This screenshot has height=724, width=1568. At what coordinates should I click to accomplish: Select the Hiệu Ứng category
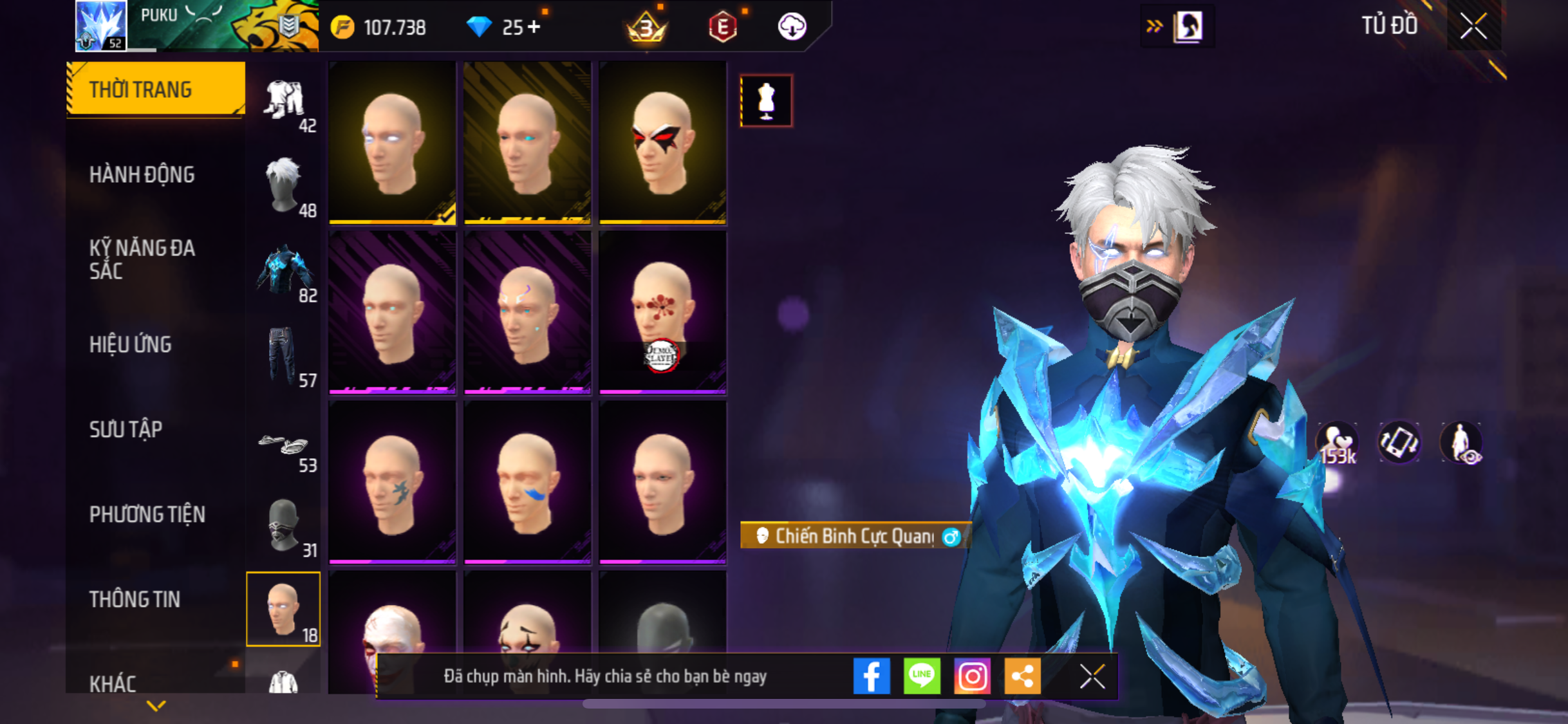tap(131, 344)
